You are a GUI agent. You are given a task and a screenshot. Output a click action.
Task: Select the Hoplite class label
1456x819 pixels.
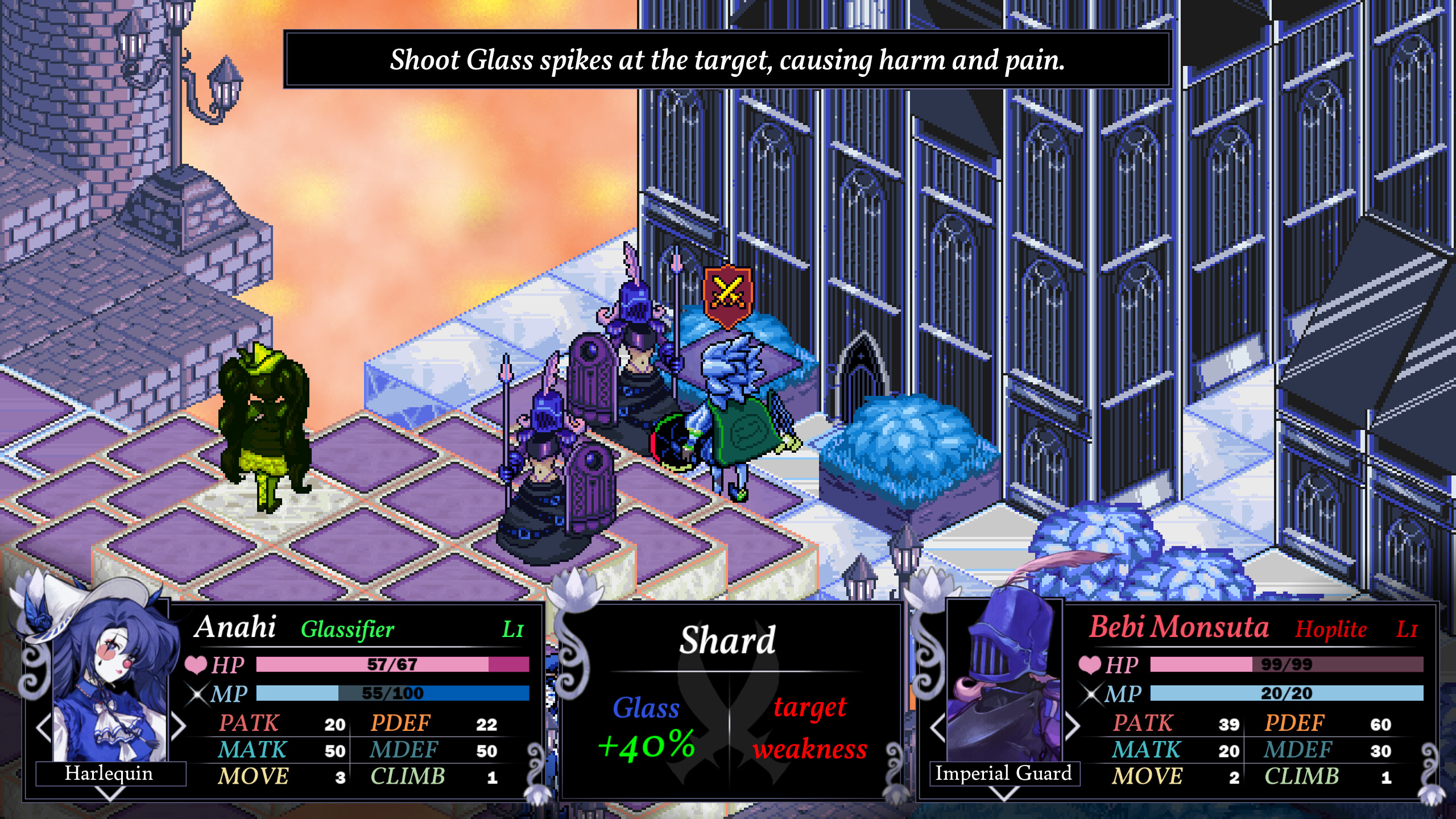[x=1329, y=628]
